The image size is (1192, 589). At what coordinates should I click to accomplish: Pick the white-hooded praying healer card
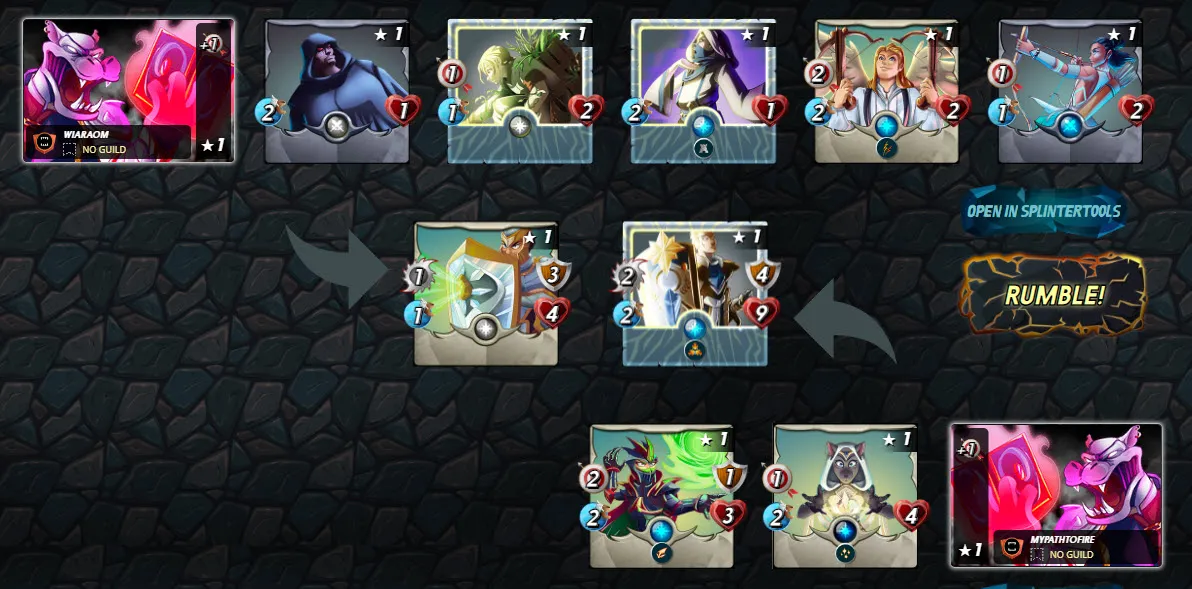coord(845,496)
